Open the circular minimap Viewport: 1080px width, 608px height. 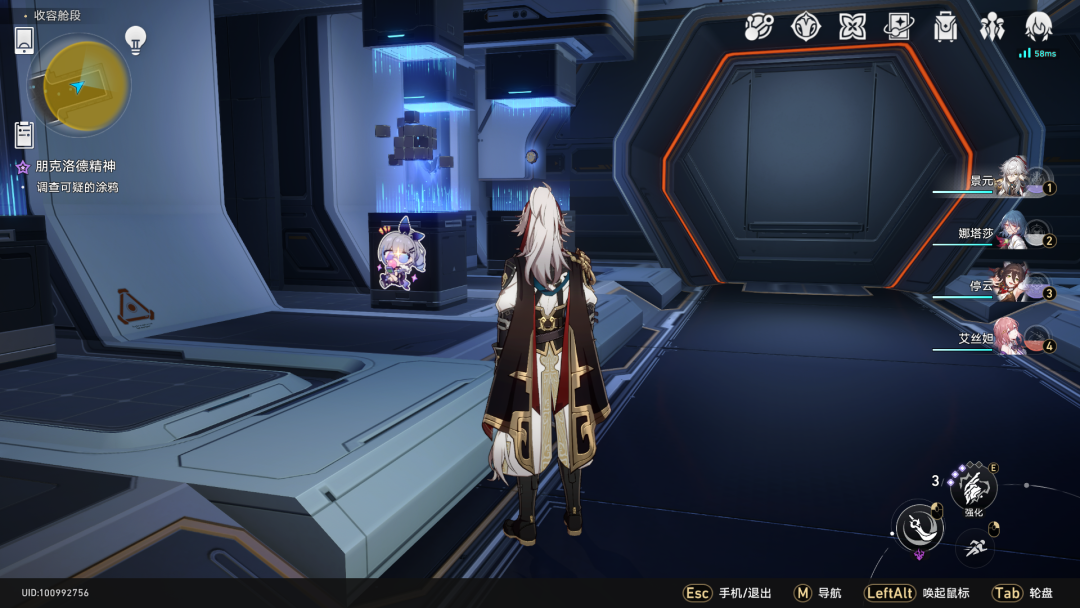coord(79,86)
